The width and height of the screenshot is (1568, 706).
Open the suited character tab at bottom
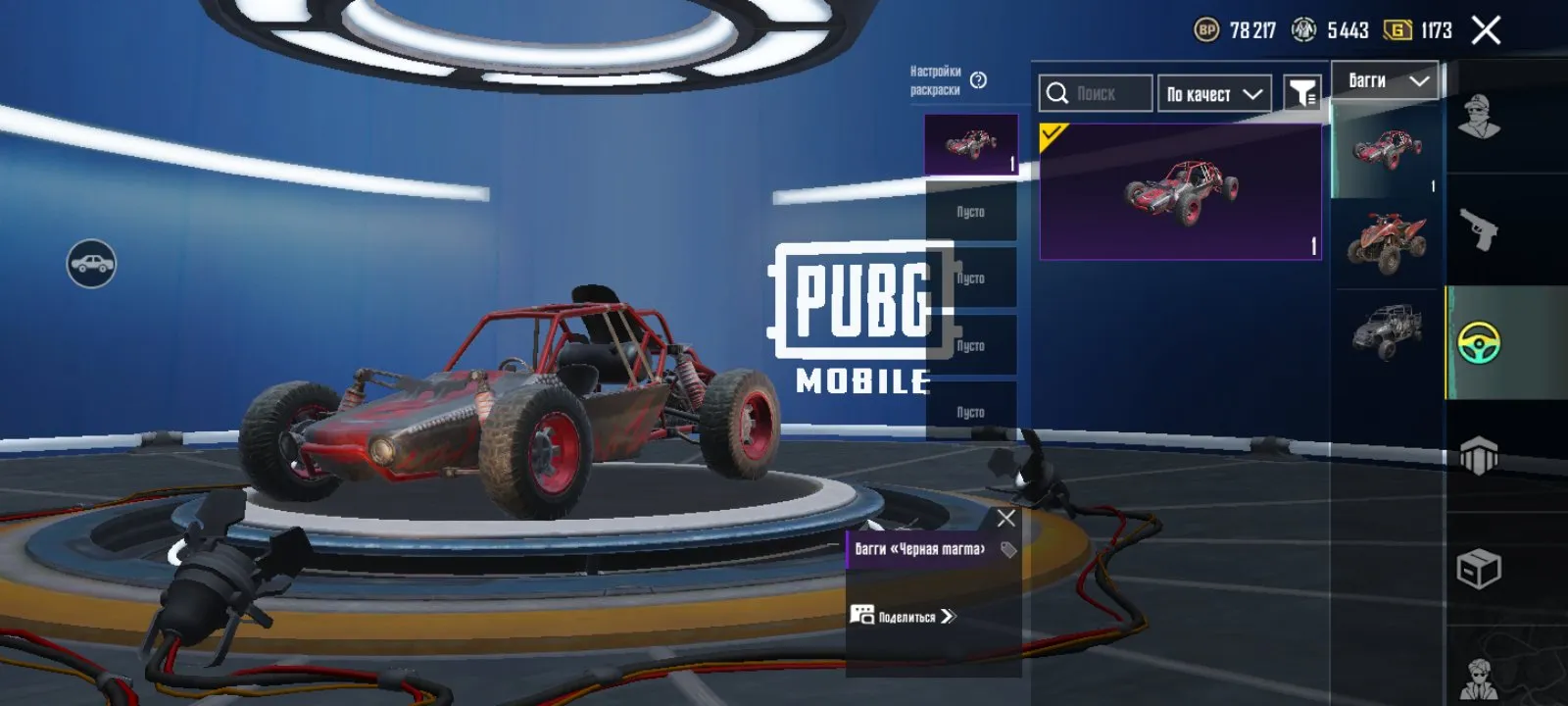pyautogui.click(x=1479, y=677)
